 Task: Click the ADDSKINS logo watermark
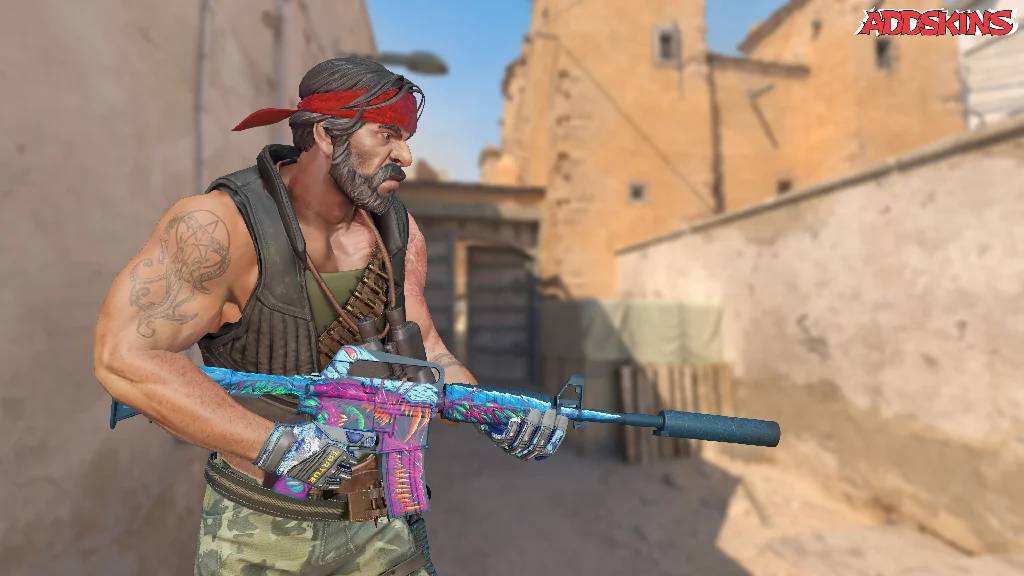coord(935,22)
